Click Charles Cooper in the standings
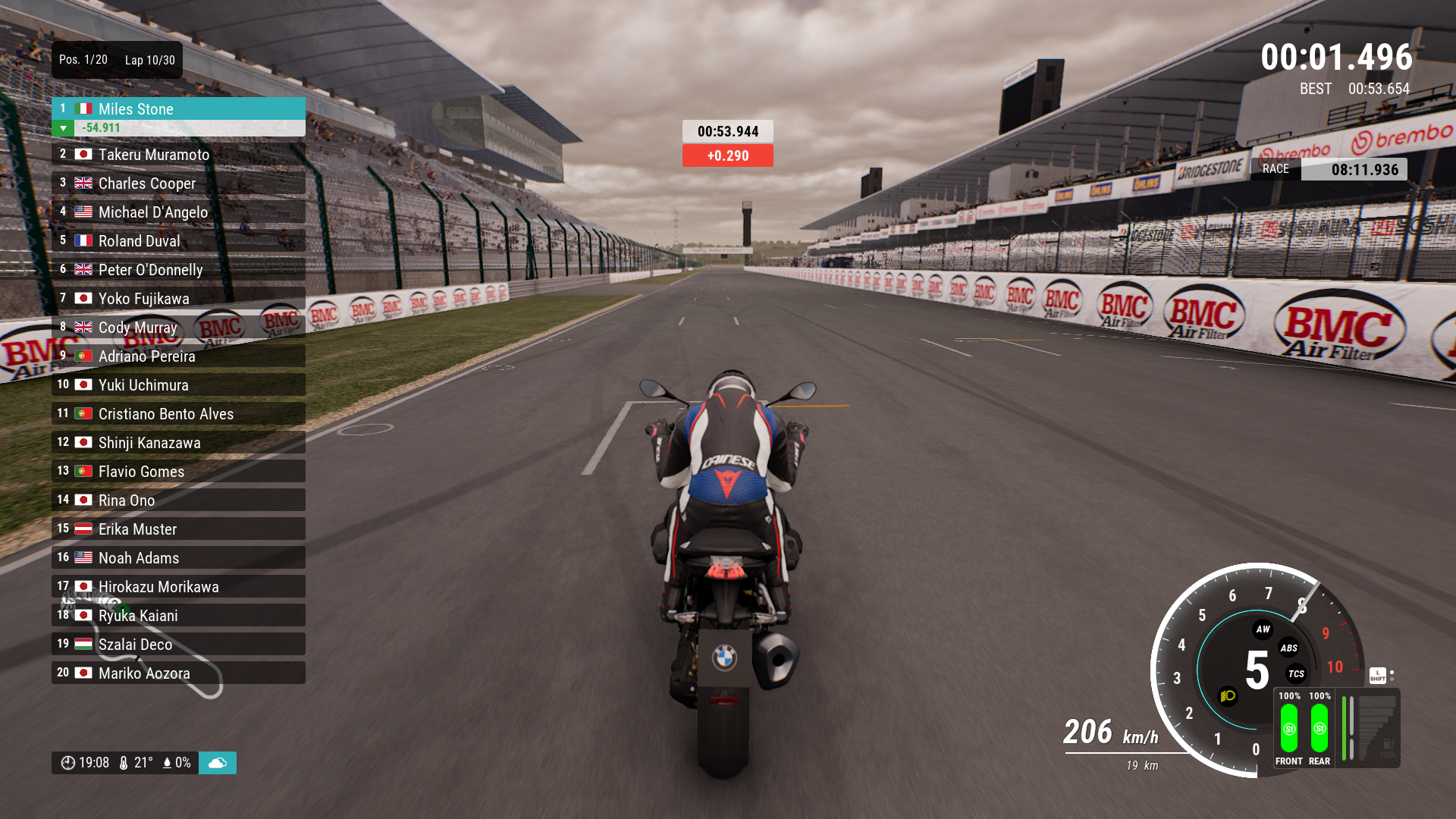This screenshot has width=1456, height=819. click(178, 184)
